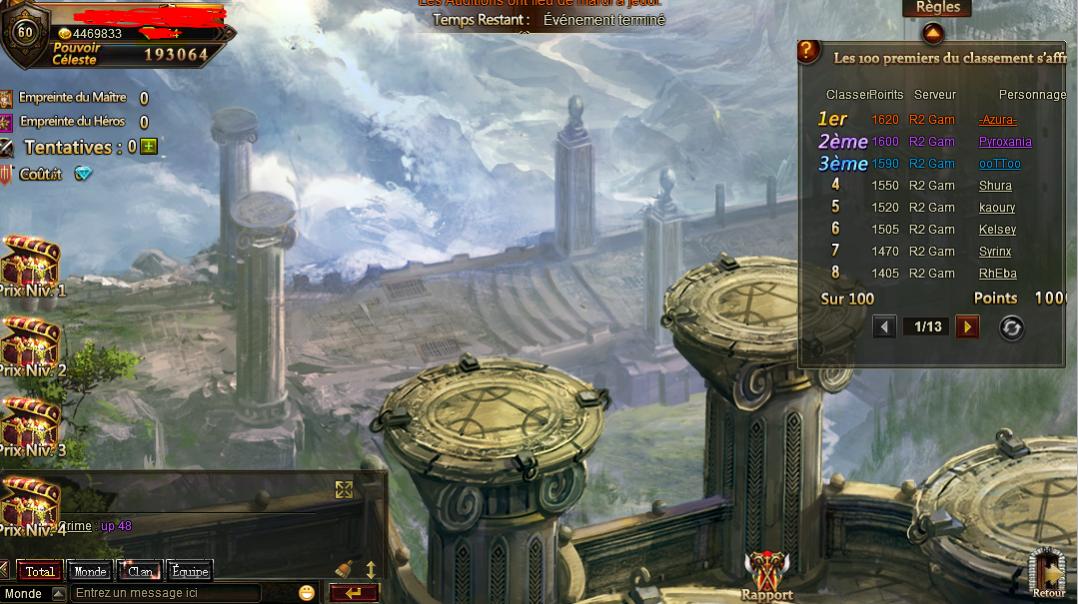
Task: Open the question mark help icon
Action: [809, 52]
